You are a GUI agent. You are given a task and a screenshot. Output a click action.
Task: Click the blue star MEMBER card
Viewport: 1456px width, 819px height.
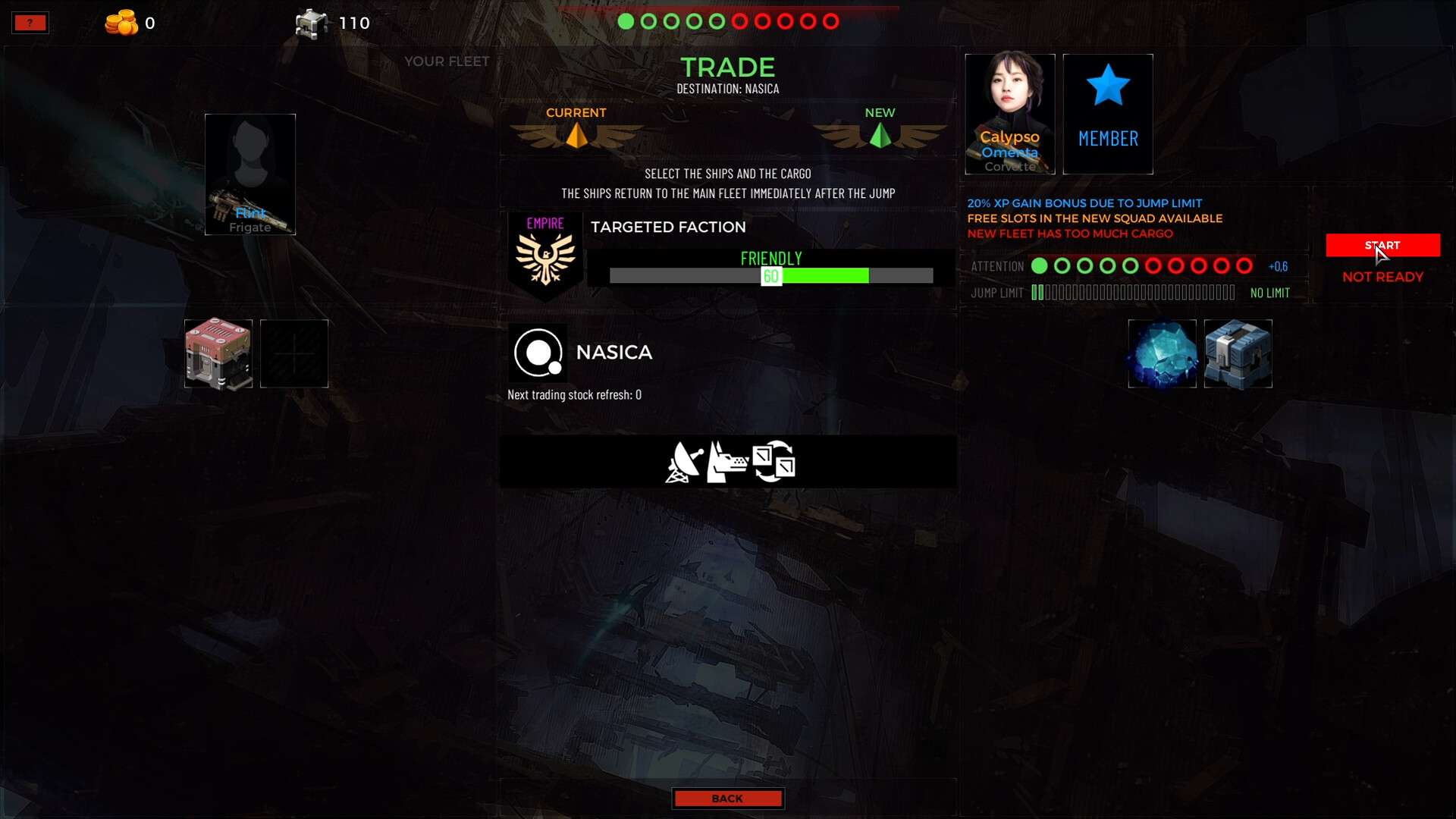pyautogui.click(x=1107, y=114)
